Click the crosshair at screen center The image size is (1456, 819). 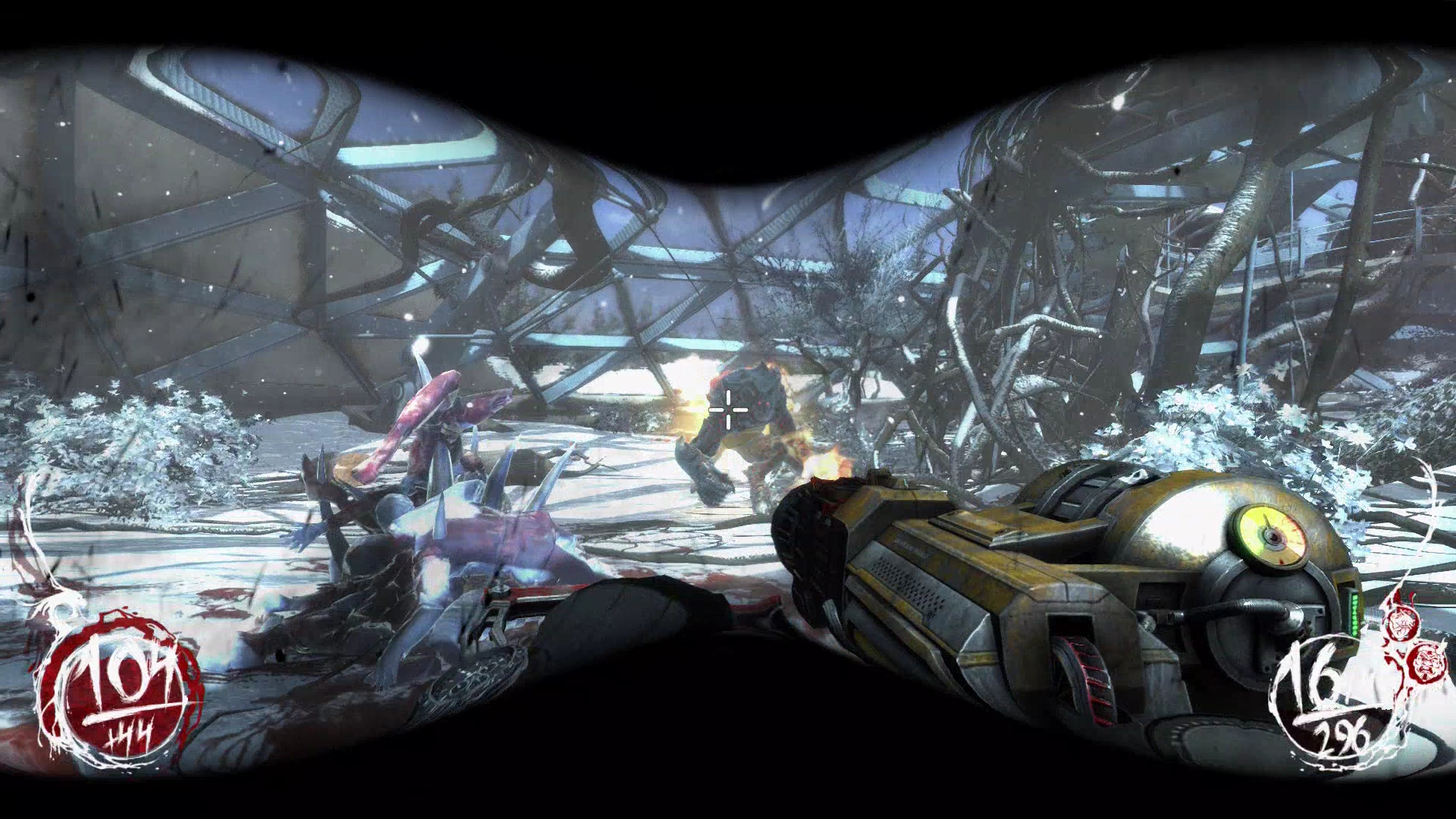pos(727,409)
